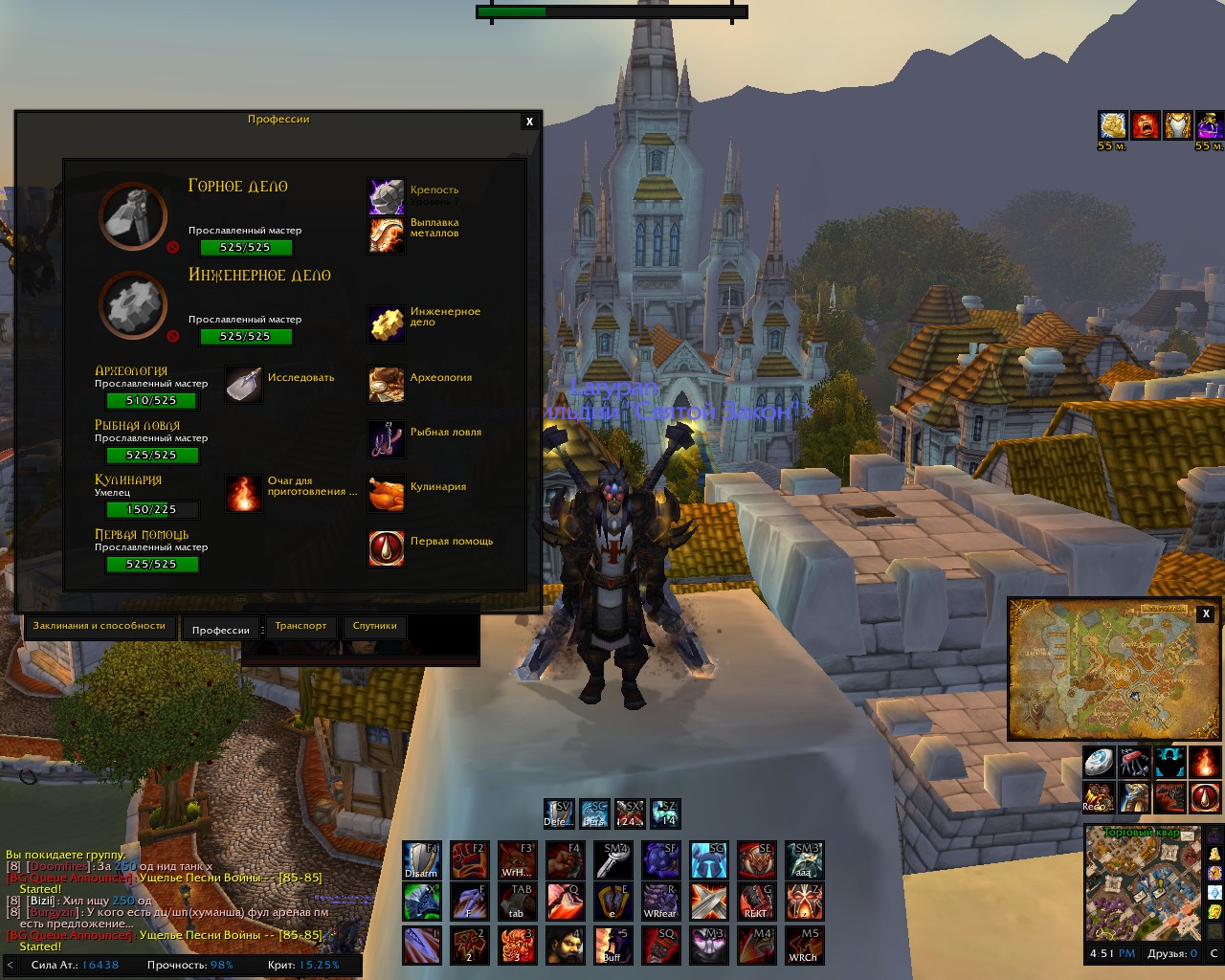Show the Спутники tab
The width and height of the screenshot is (1225, 980).
[x=374, y=626]
